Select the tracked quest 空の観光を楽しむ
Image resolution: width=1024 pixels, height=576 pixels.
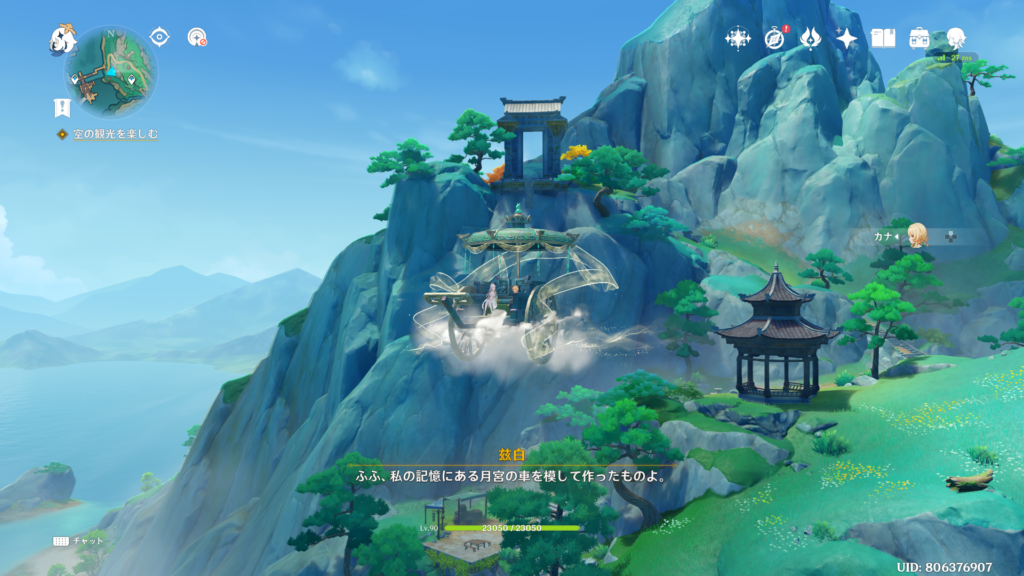point(114,134)
